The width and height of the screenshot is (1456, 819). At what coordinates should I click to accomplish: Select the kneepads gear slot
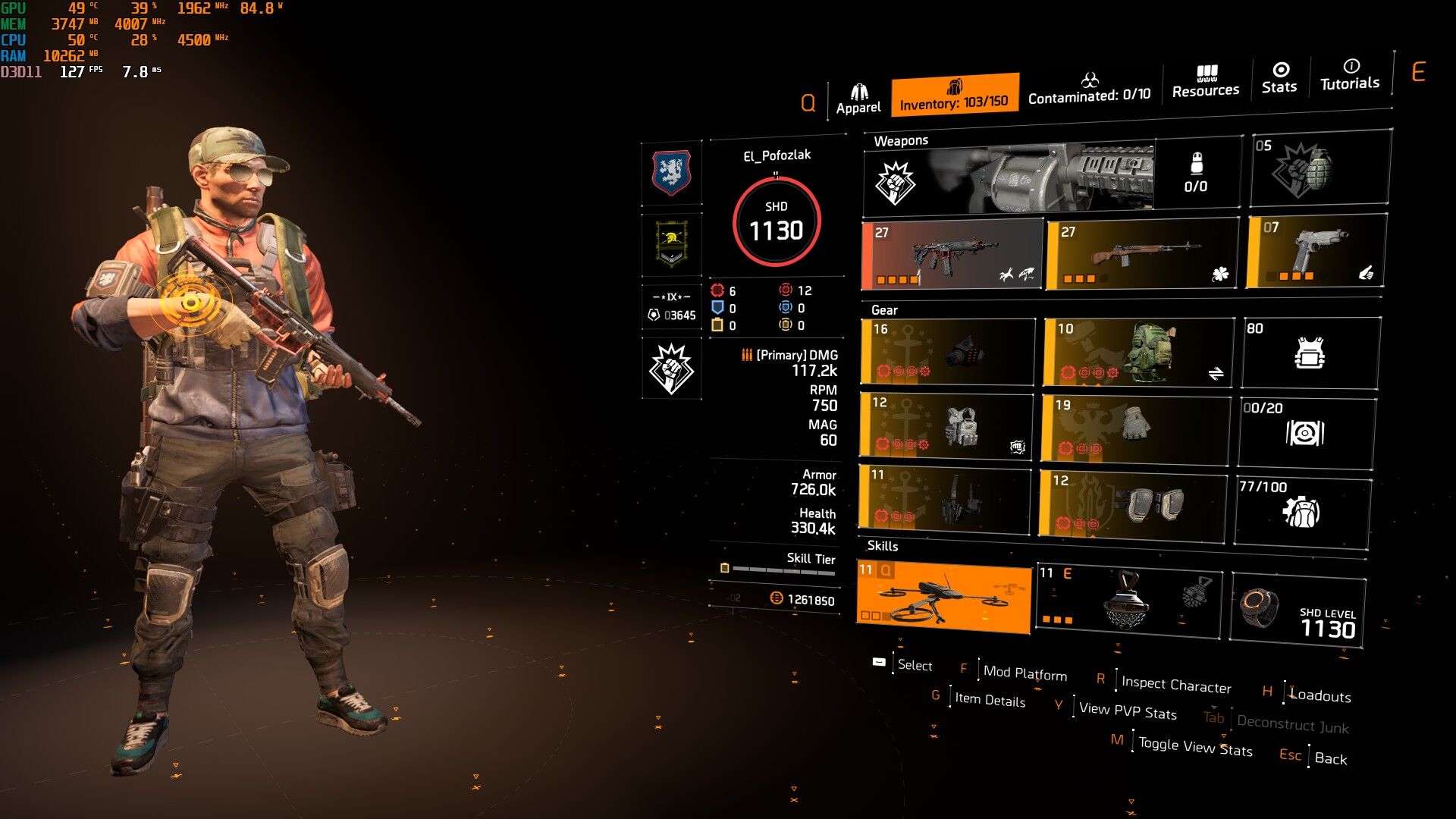click(x=1131, y=503)
